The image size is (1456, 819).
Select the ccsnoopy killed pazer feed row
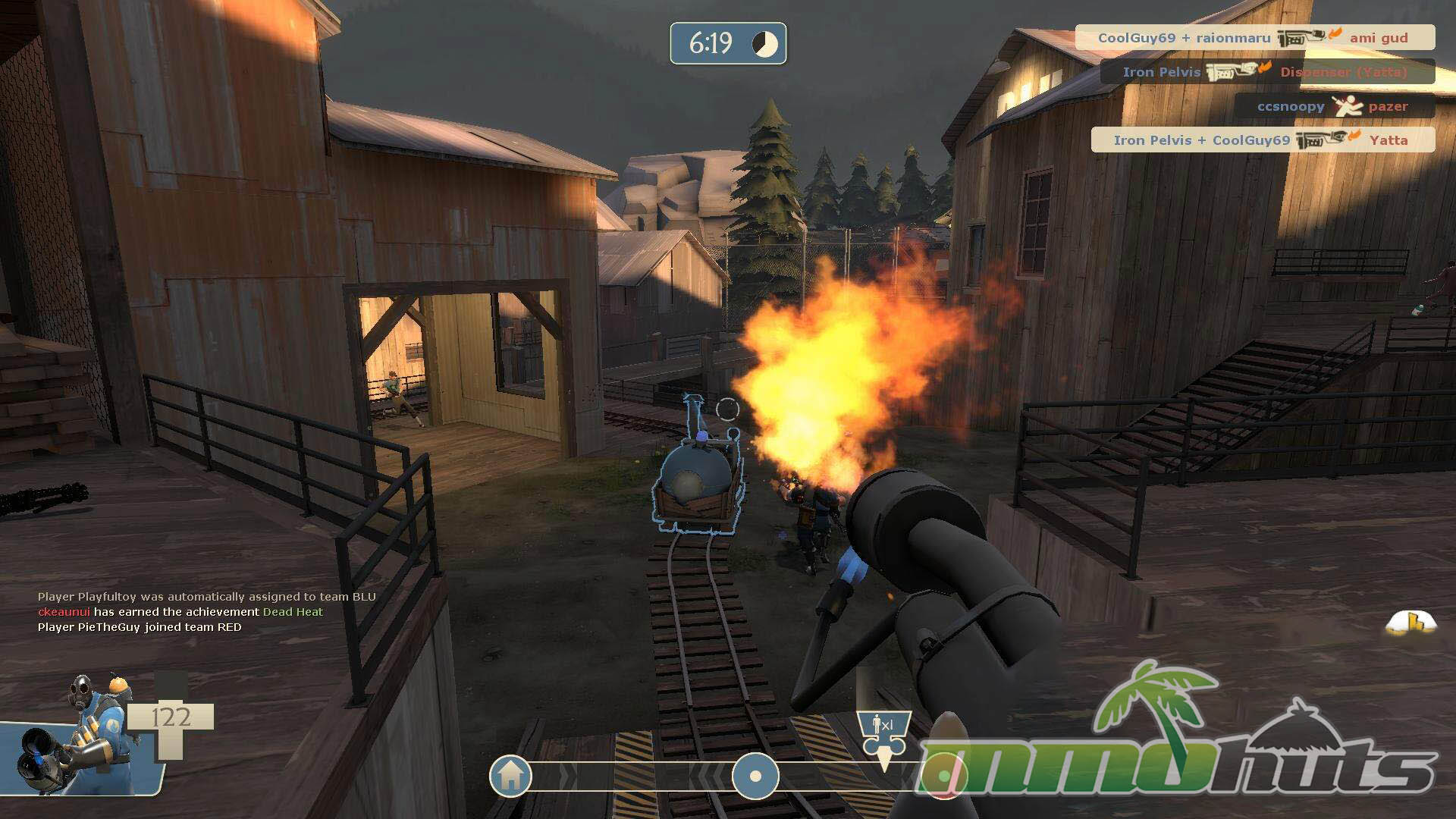point(1334,106)
